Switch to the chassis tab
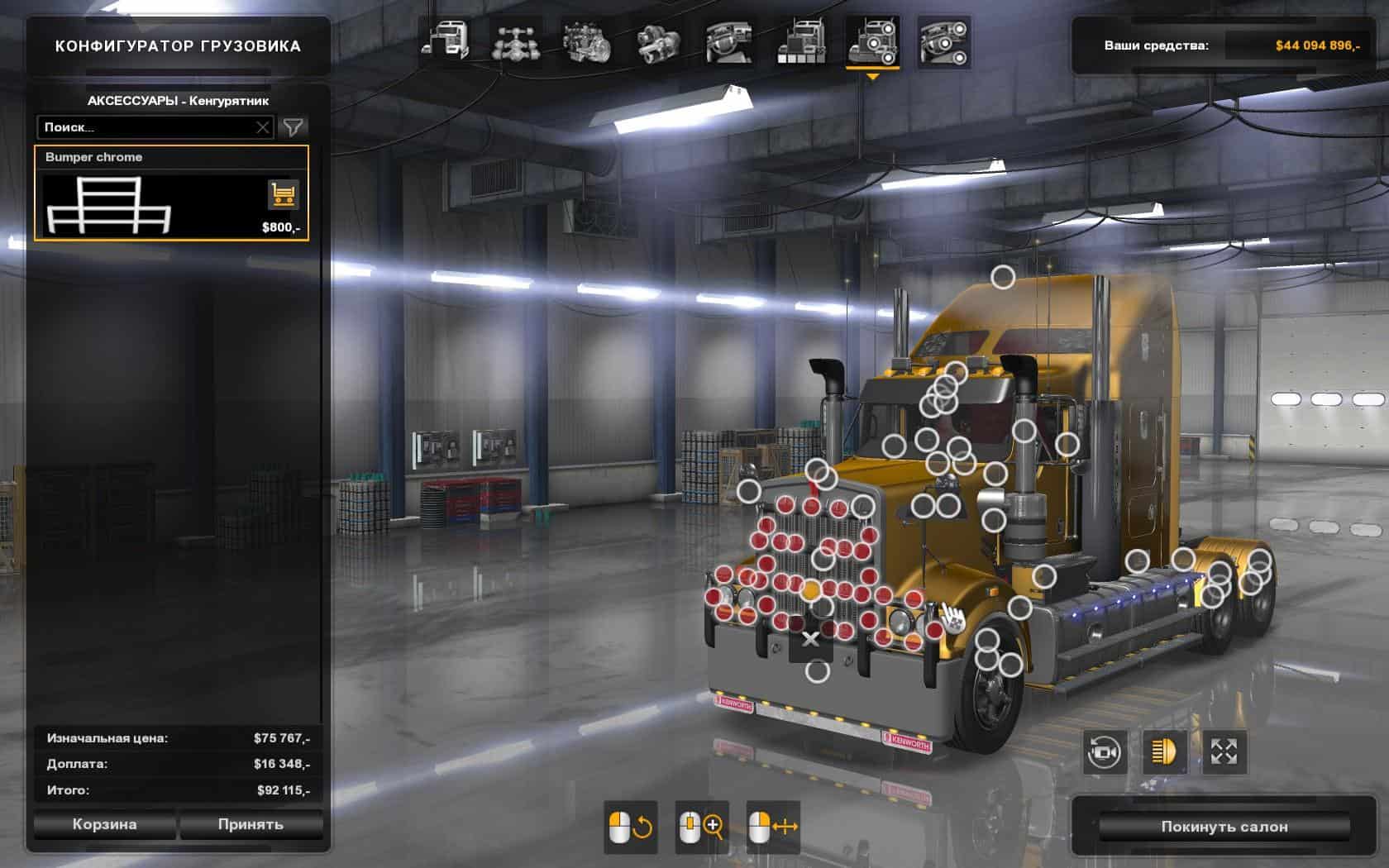The height and width of the screenshot is (868, 1389). point(517,41)
